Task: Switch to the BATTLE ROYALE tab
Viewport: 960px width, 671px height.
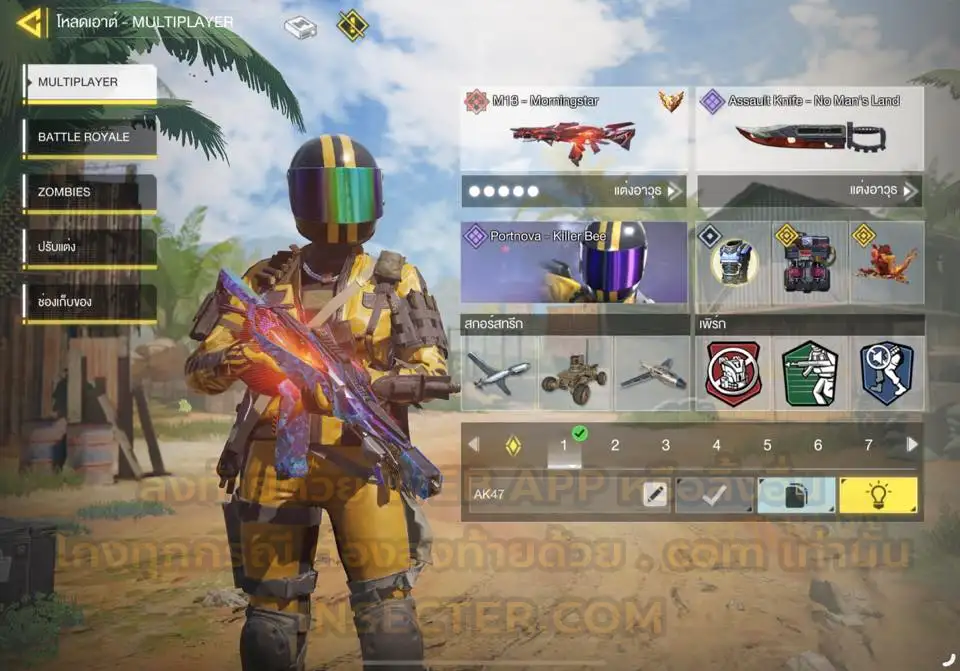Action: pos(89,137)
